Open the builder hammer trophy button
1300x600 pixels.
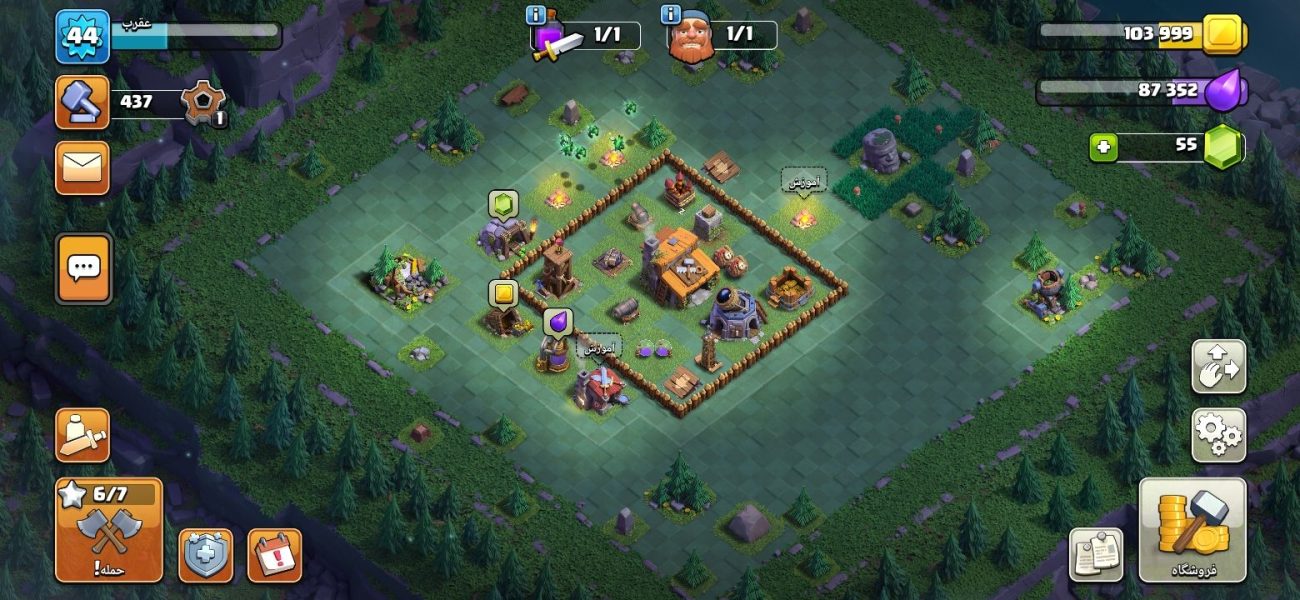point(82,102)
